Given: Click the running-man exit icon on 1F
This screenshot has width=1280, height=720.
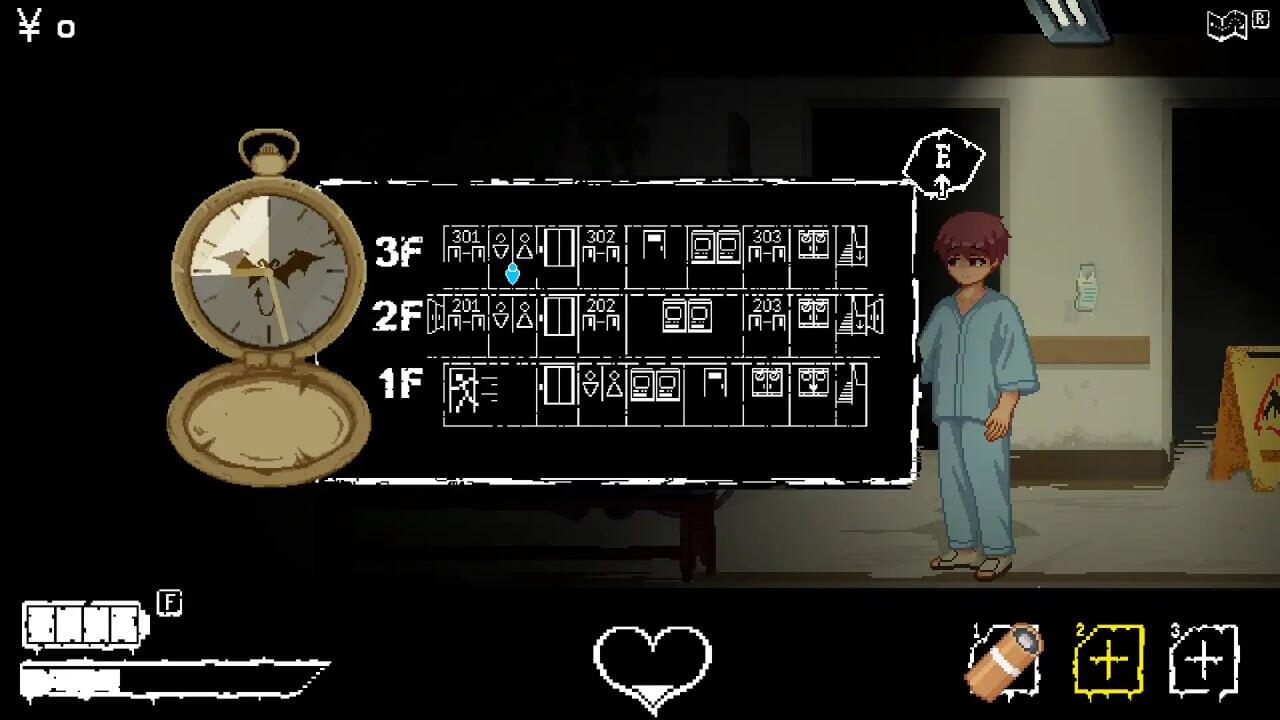Looking at the screenshot, I should tap(465, 390).
